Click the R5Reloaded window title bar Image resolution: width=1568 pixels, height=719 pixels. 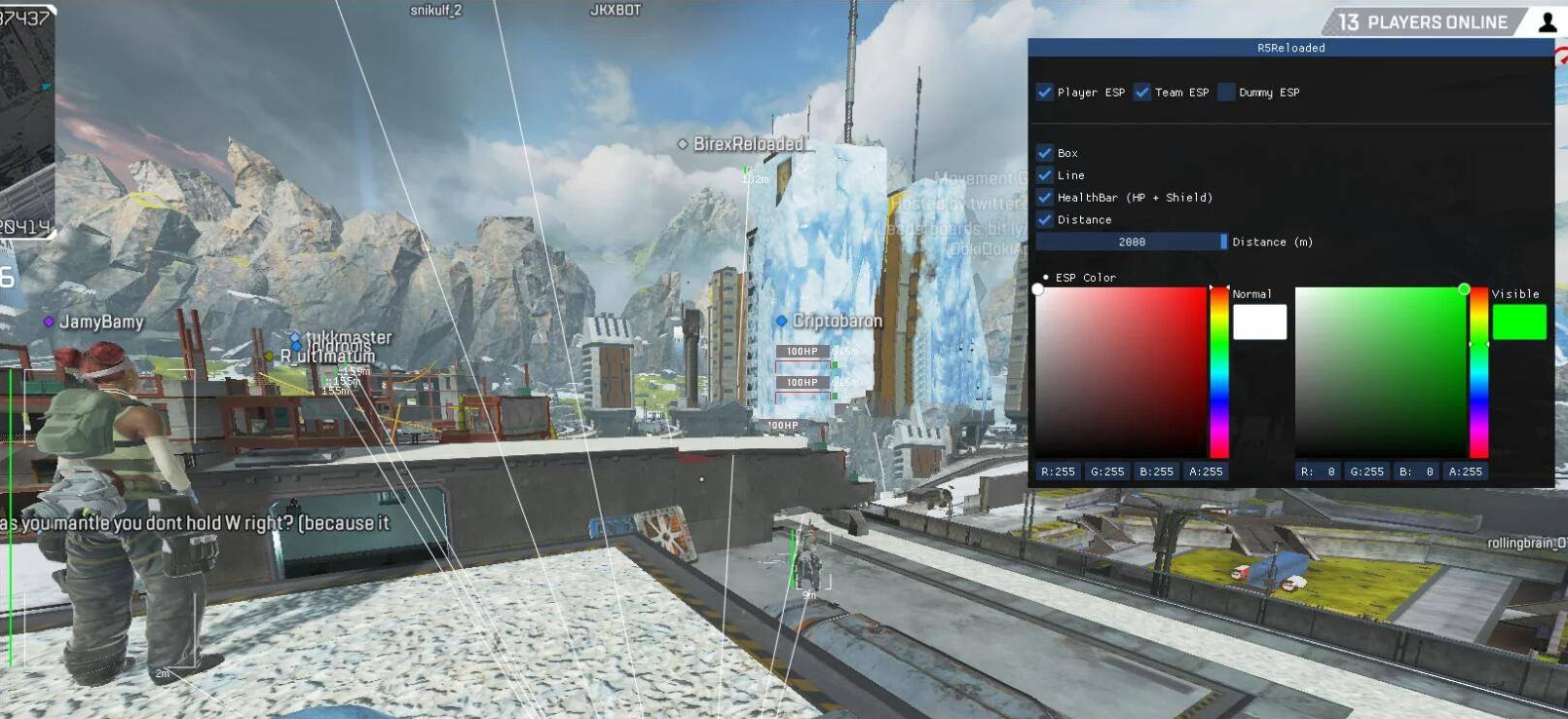(x=1290, y=48)
